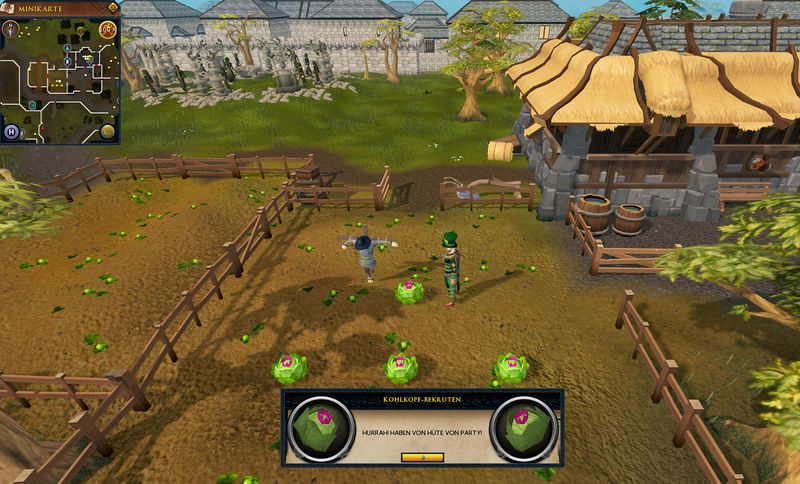Open the world map globe icon
The width and height of the screenshot is (800, 484).
[107, 132]
